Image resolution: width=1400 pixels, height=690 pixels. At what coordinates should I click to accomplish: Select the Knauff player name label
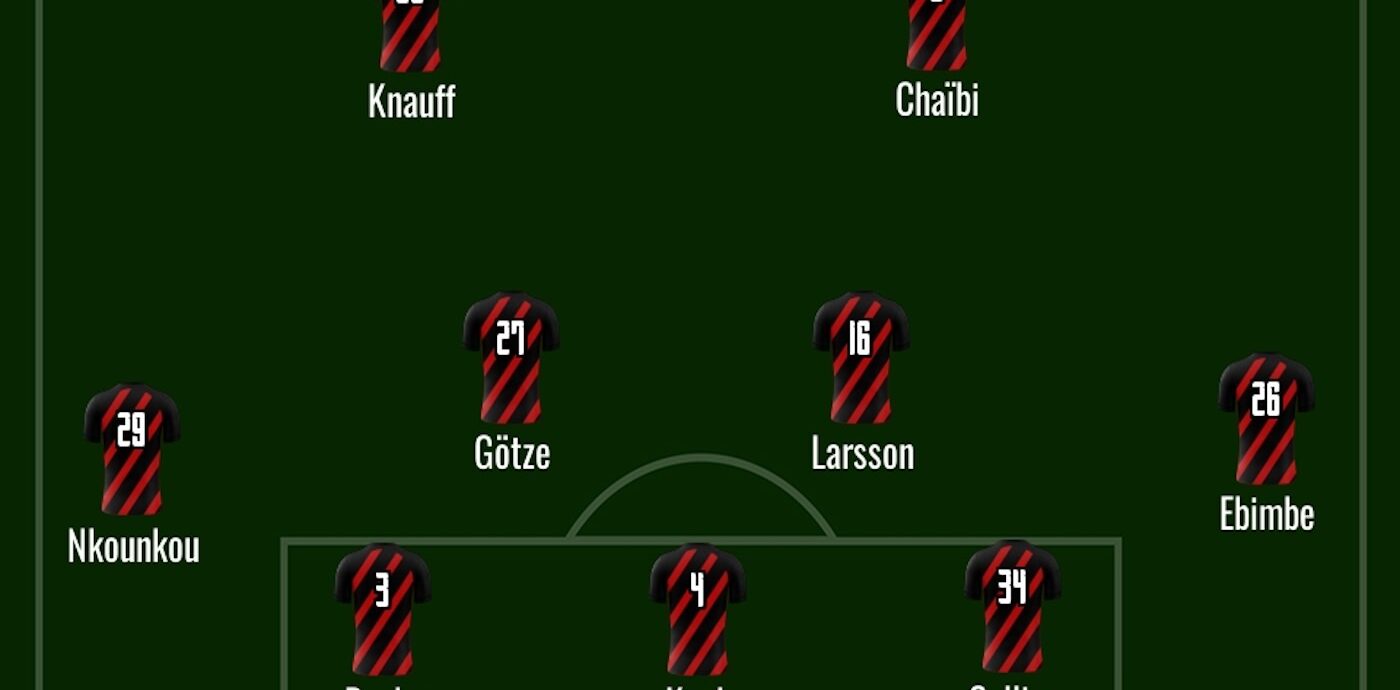[x=411, y=101]
